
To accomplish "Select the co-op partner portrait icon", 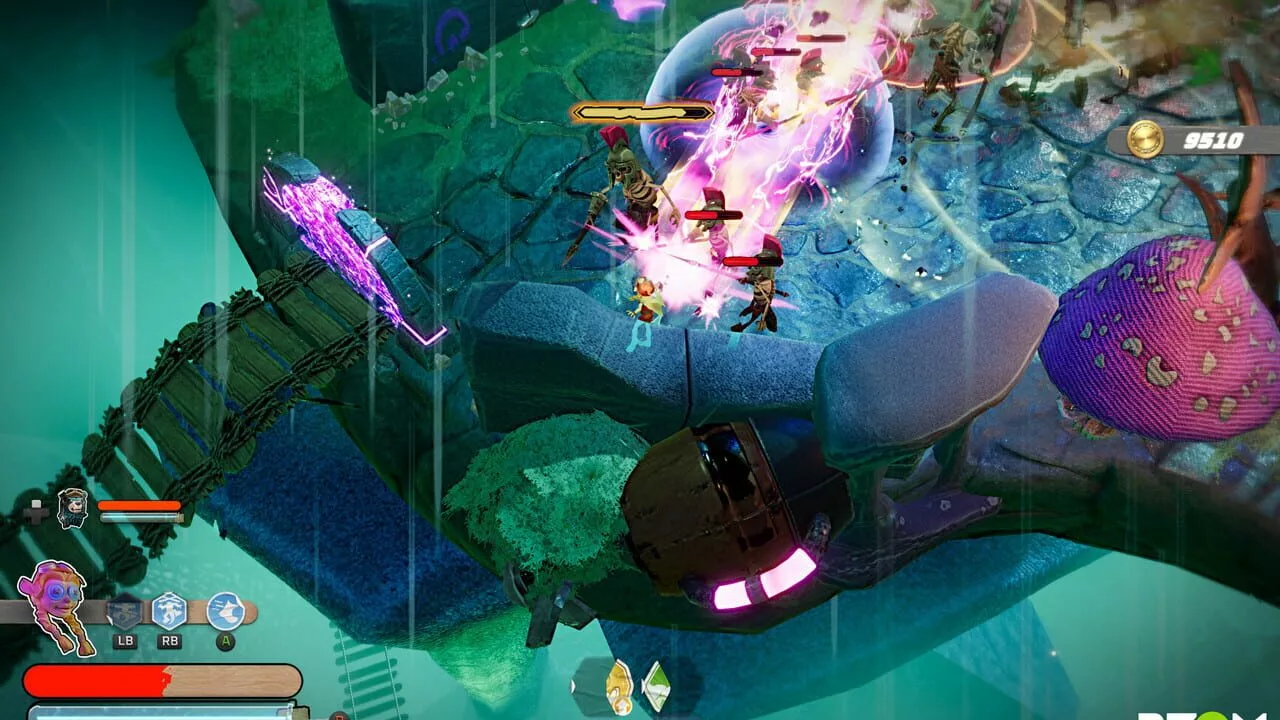I will point(72,508).
